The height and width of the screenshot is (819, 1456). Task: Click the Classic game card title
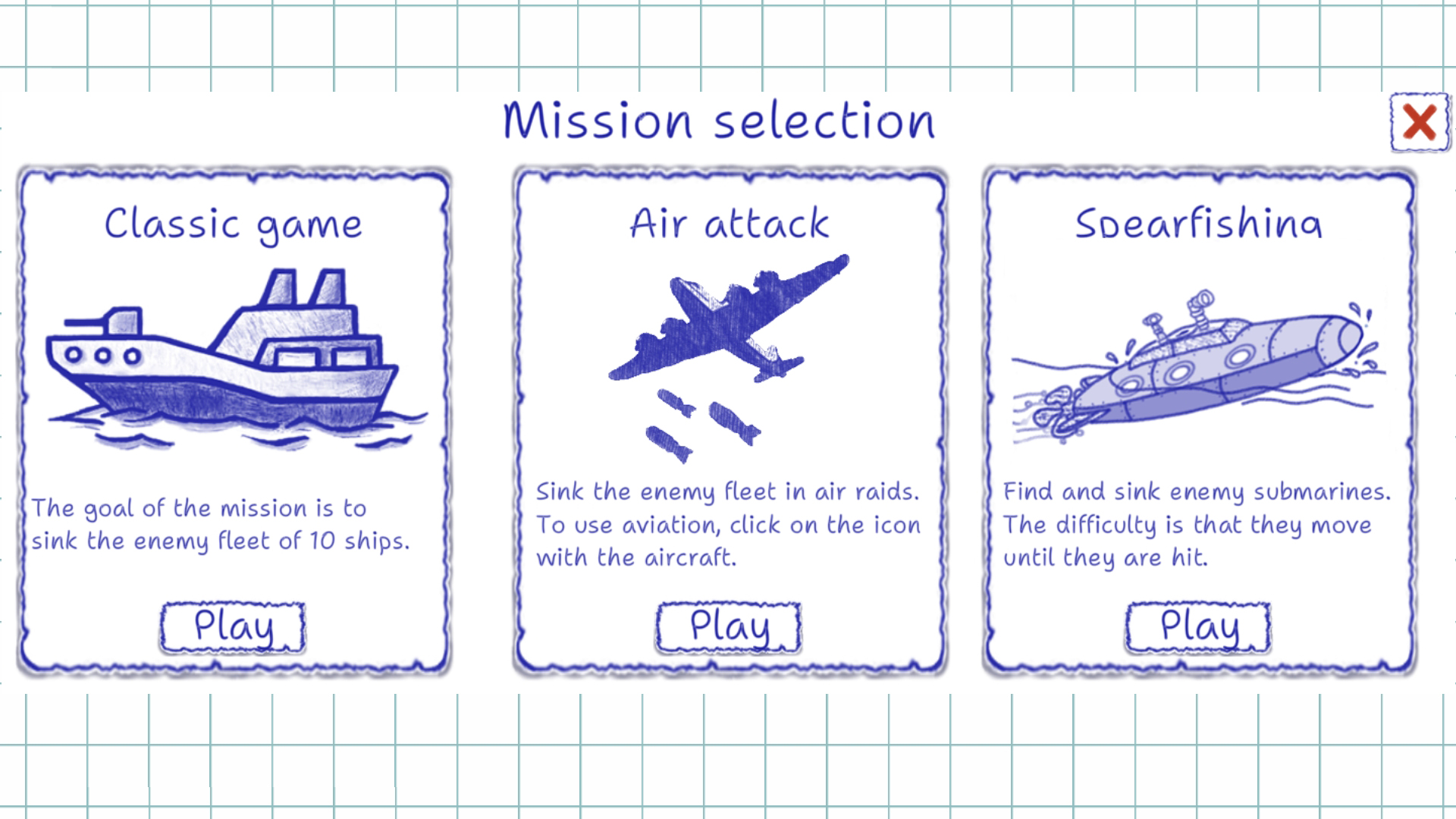(233, 222)
